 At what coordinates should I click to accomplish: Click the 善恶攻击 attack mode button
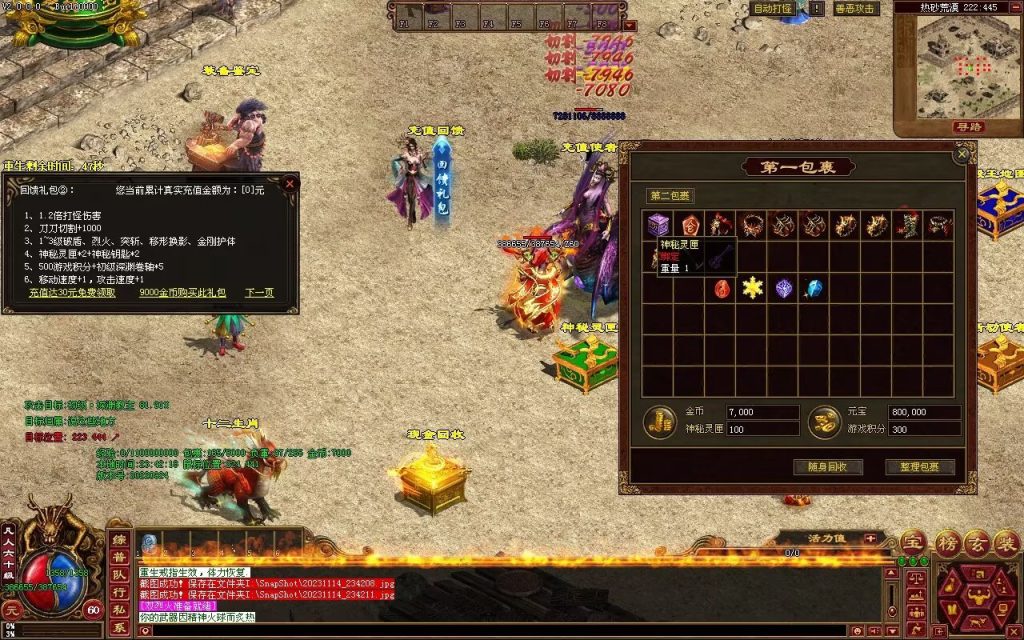point(855,8)
